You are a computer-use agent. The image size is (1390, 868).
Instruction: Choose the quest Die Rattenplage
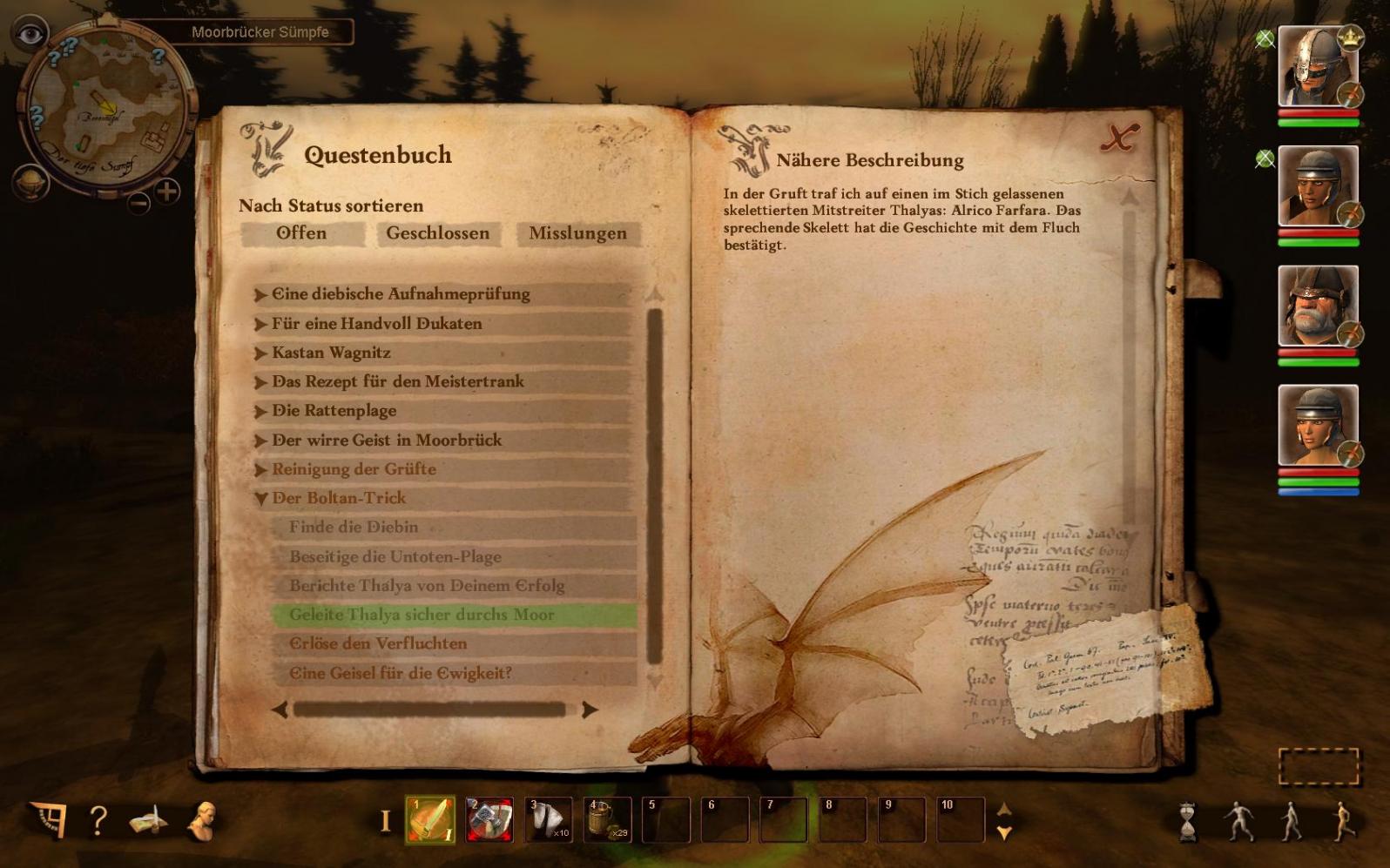click(x=334, y=411)
